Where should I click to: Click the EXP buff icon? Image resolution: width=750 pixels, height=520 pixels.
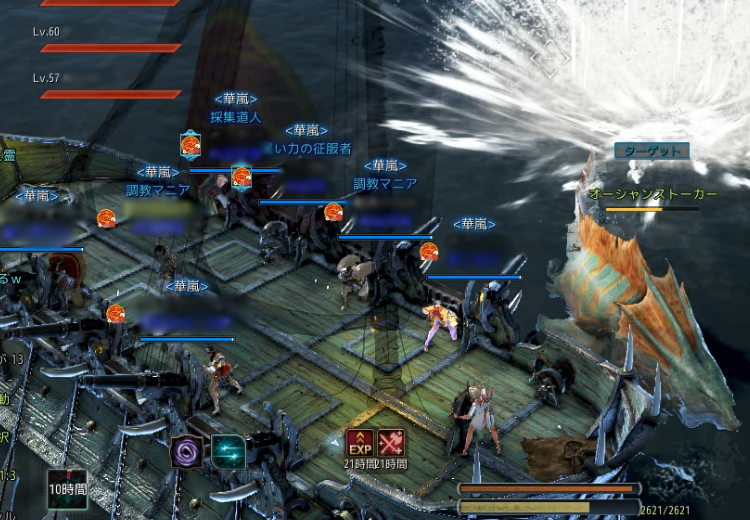tap(360, 443)
